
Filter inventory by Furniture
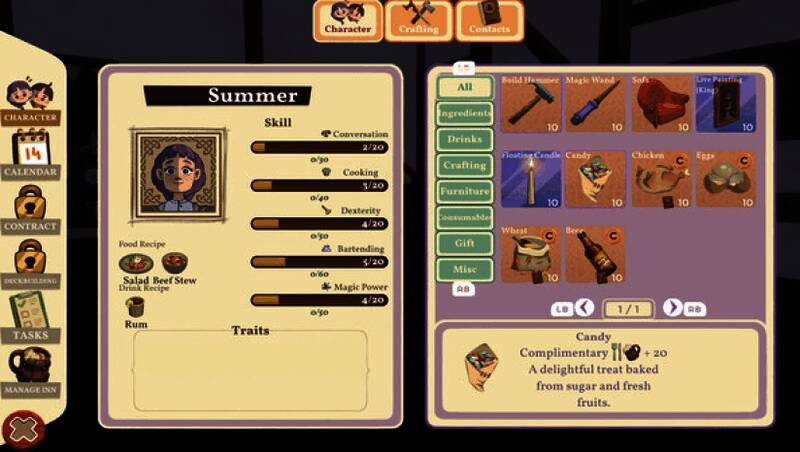coord(464,191)
